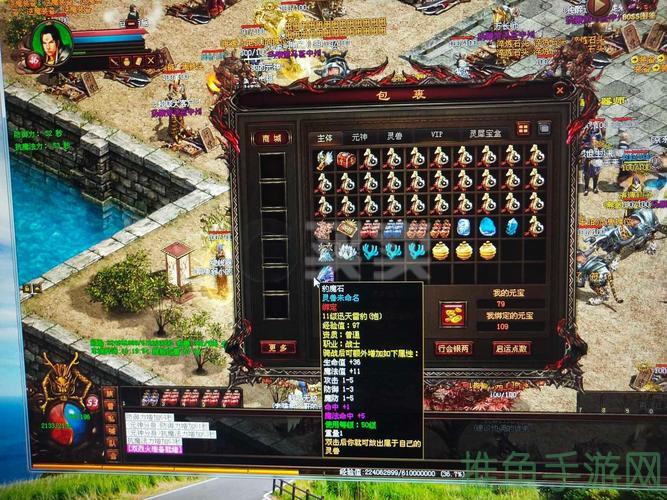The width and height of the screenshot is (667, 500).
Task: Click the 行会银两 button
Action: pyautogui.click(x=455, y=348)
